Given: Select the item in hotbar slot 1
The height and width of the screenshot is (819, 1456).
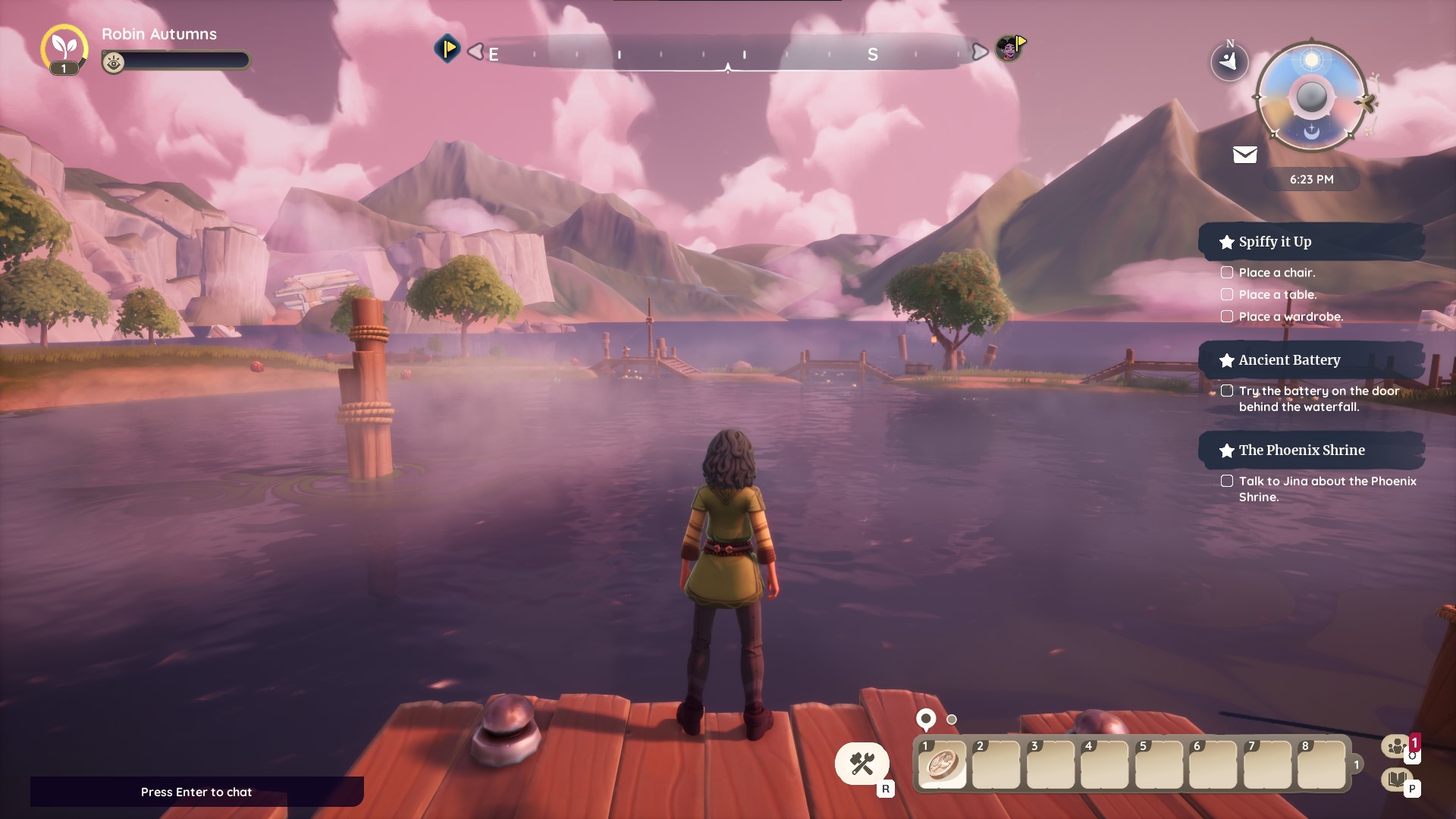Looking at the screenshot, I should pos(942,765).
